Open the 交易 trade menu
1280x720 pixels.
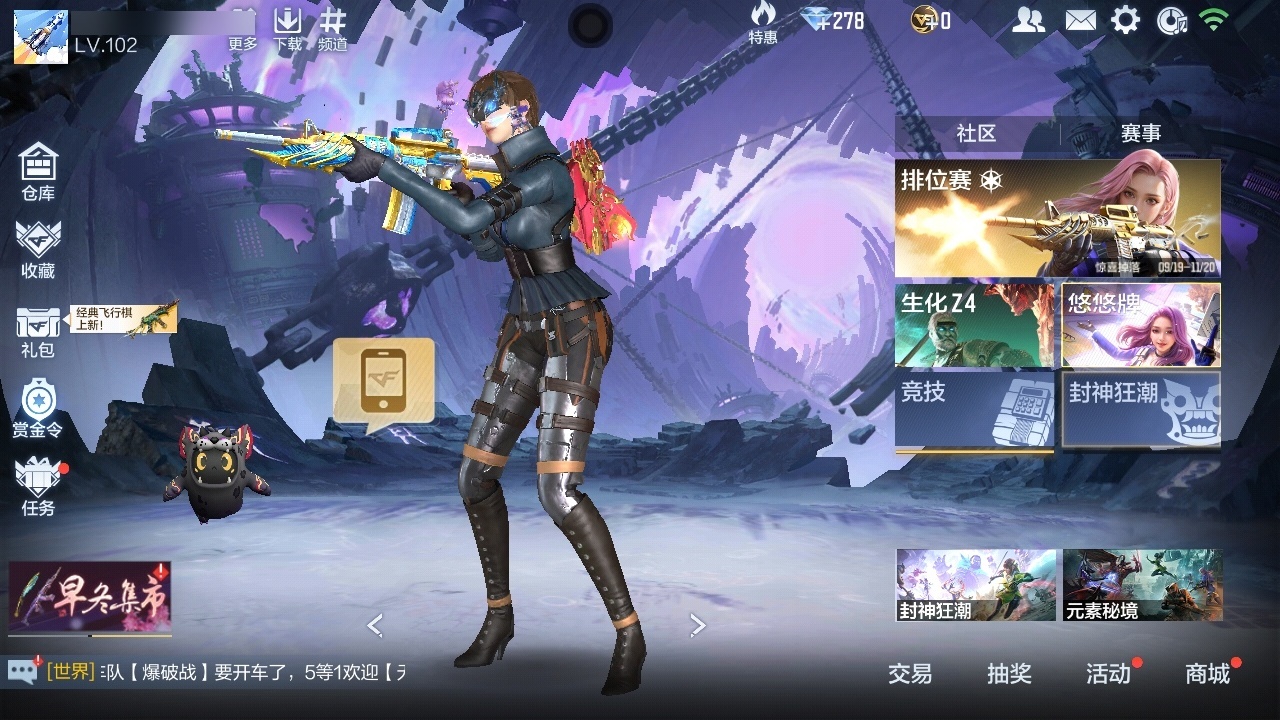910,674
